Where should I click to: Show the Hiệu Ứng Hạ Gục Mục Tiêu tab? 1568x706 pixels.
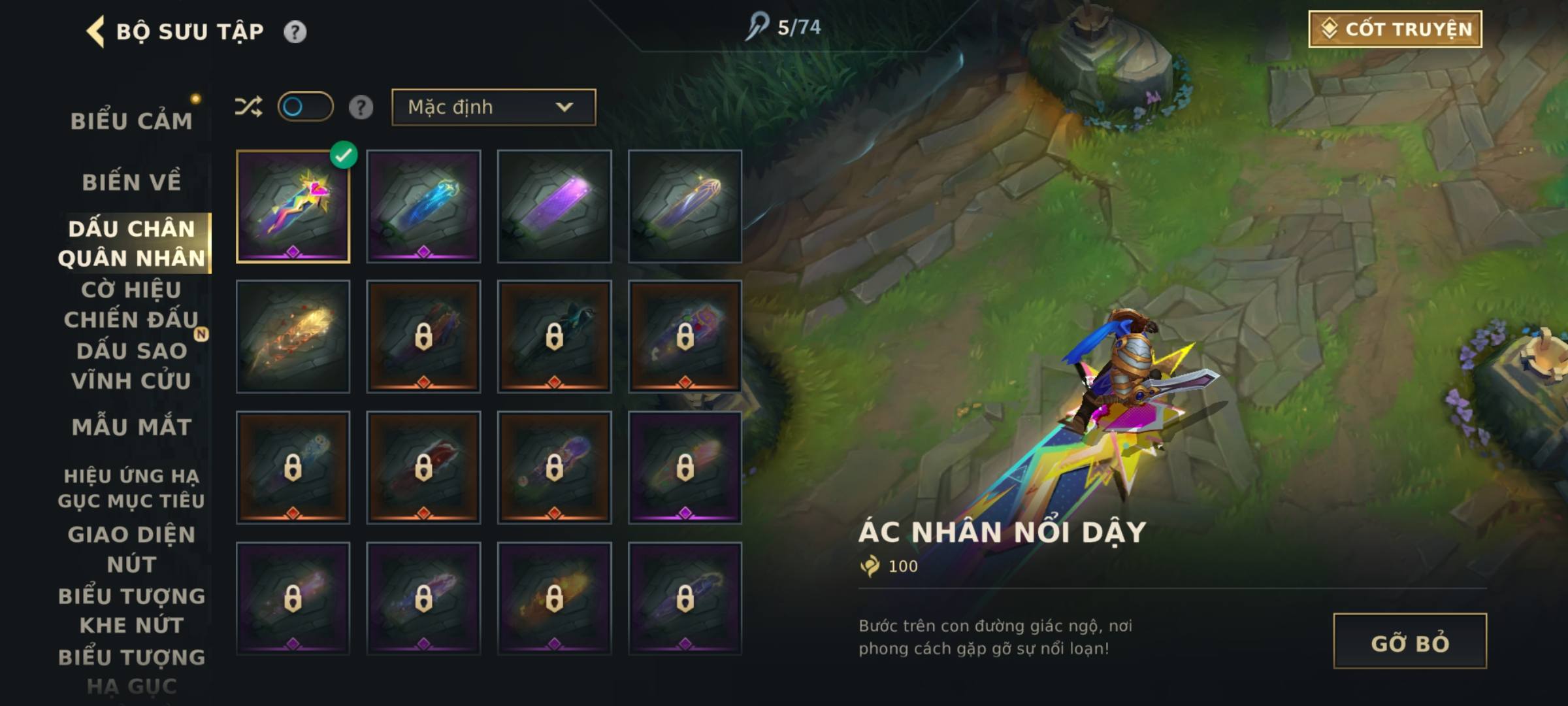[131, 488]
